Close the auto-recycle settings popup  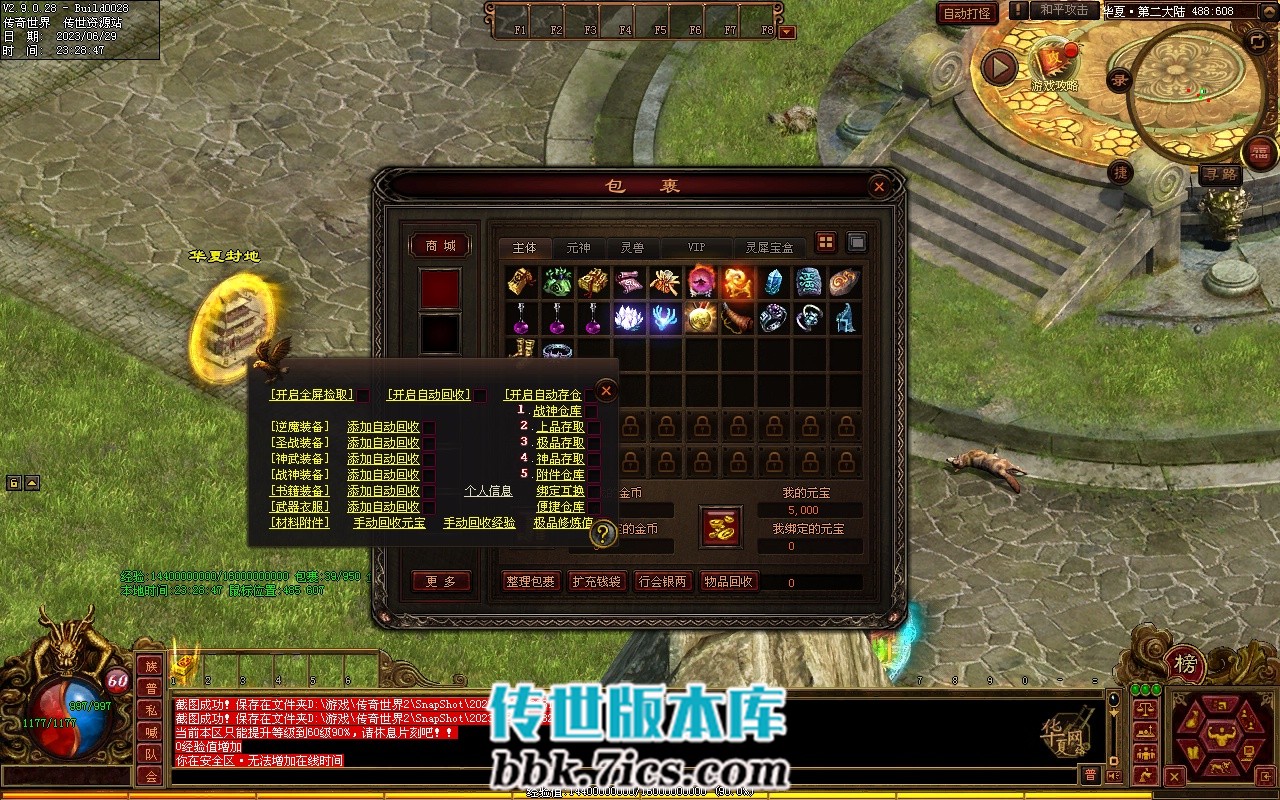pyautogui.click(x=605, y=391)
